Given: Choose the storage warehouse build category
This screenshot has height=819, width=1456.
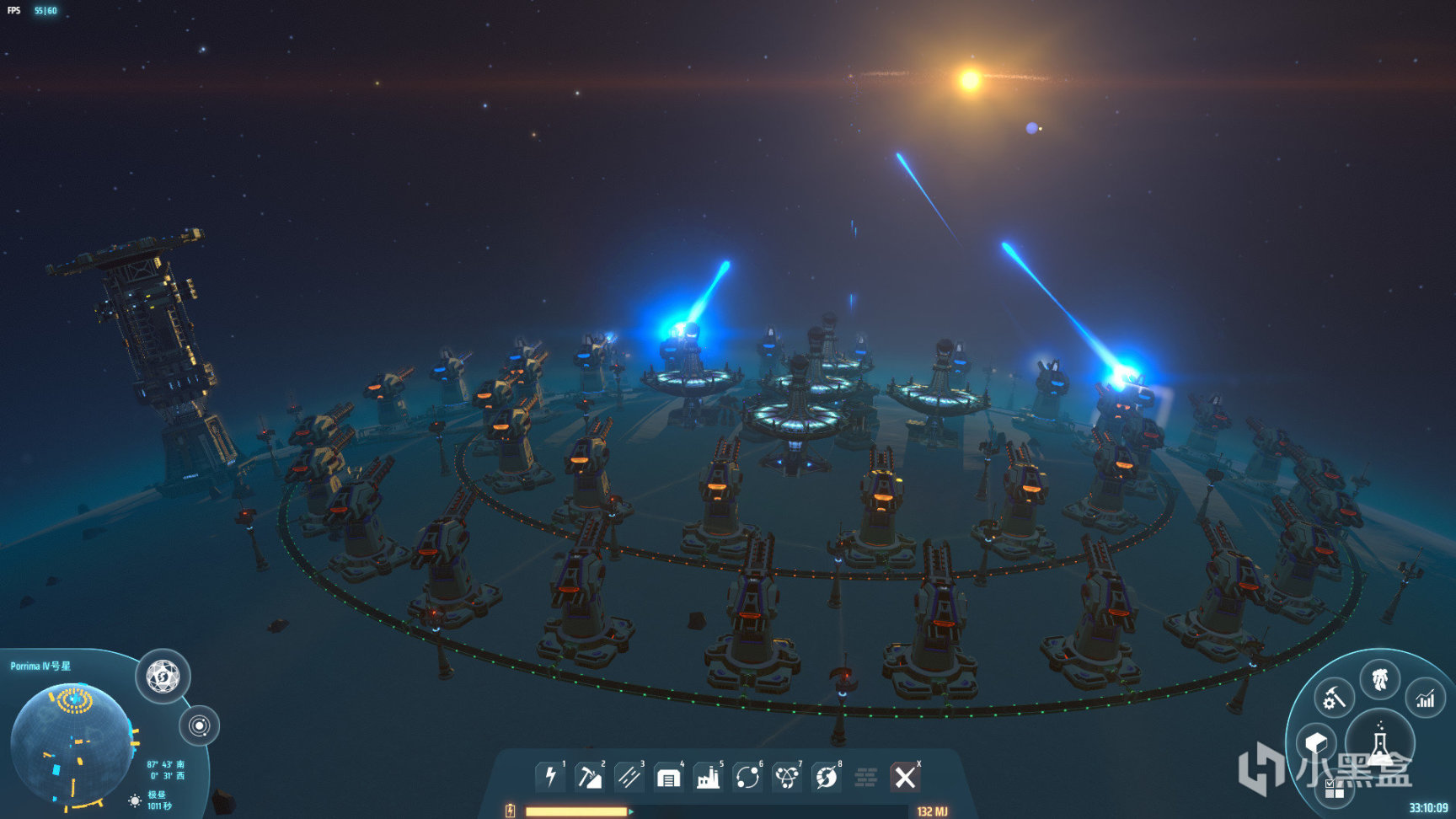Looking at the screenshot, I should pyautogui.click(x=668, y=776).
